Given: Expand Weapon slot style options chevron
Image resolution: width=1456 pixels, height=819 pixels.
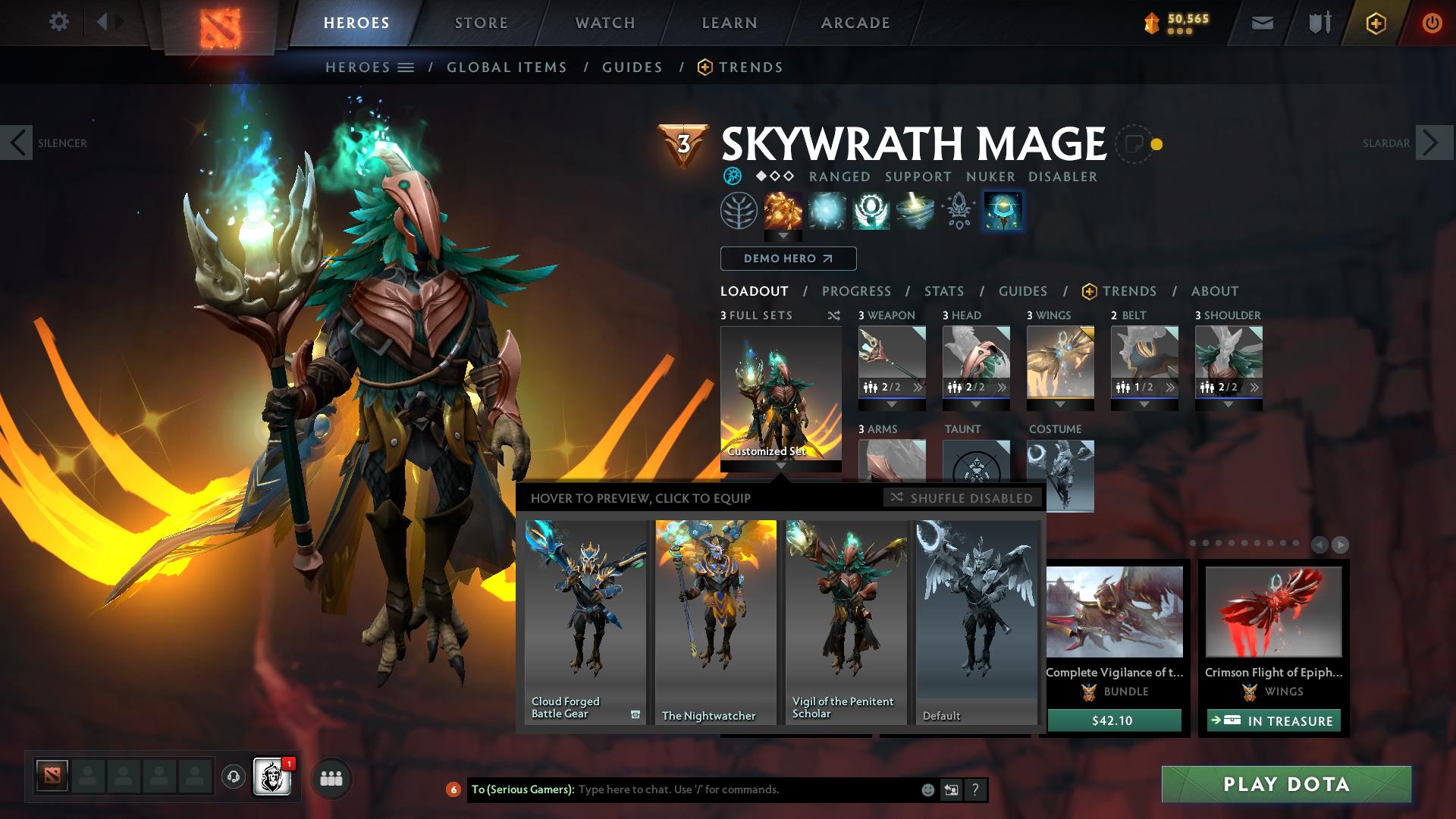Looking at the screenshot, I should [x=918, y=387].
